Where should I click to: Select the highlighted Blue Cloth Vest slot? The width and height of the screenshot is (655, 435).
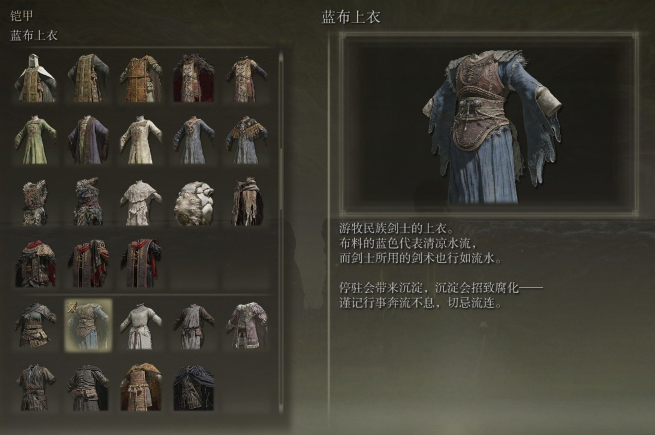pos(87,325)
